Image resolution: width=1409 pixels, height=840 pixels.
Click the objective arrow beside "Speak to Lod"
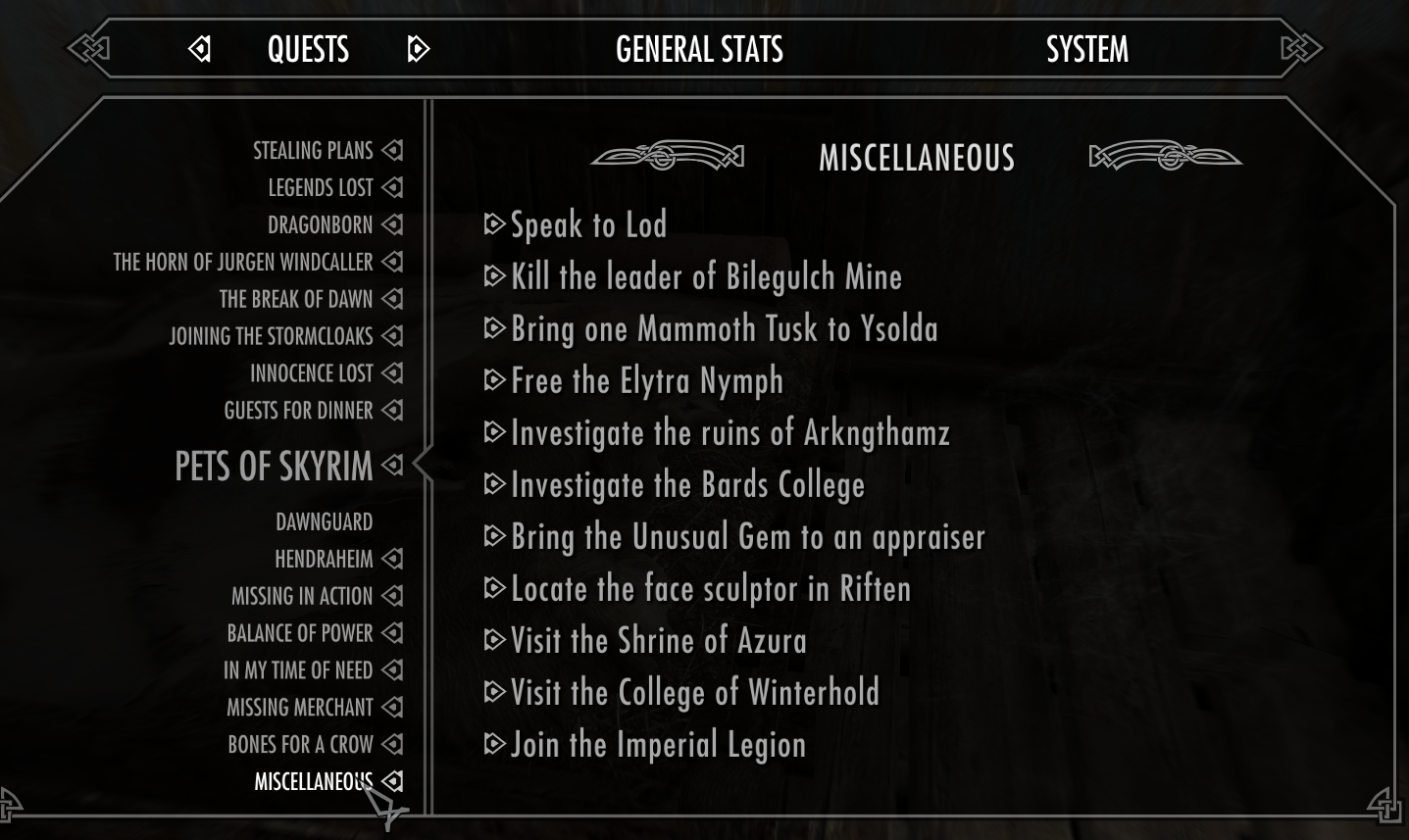click(493, 224)
